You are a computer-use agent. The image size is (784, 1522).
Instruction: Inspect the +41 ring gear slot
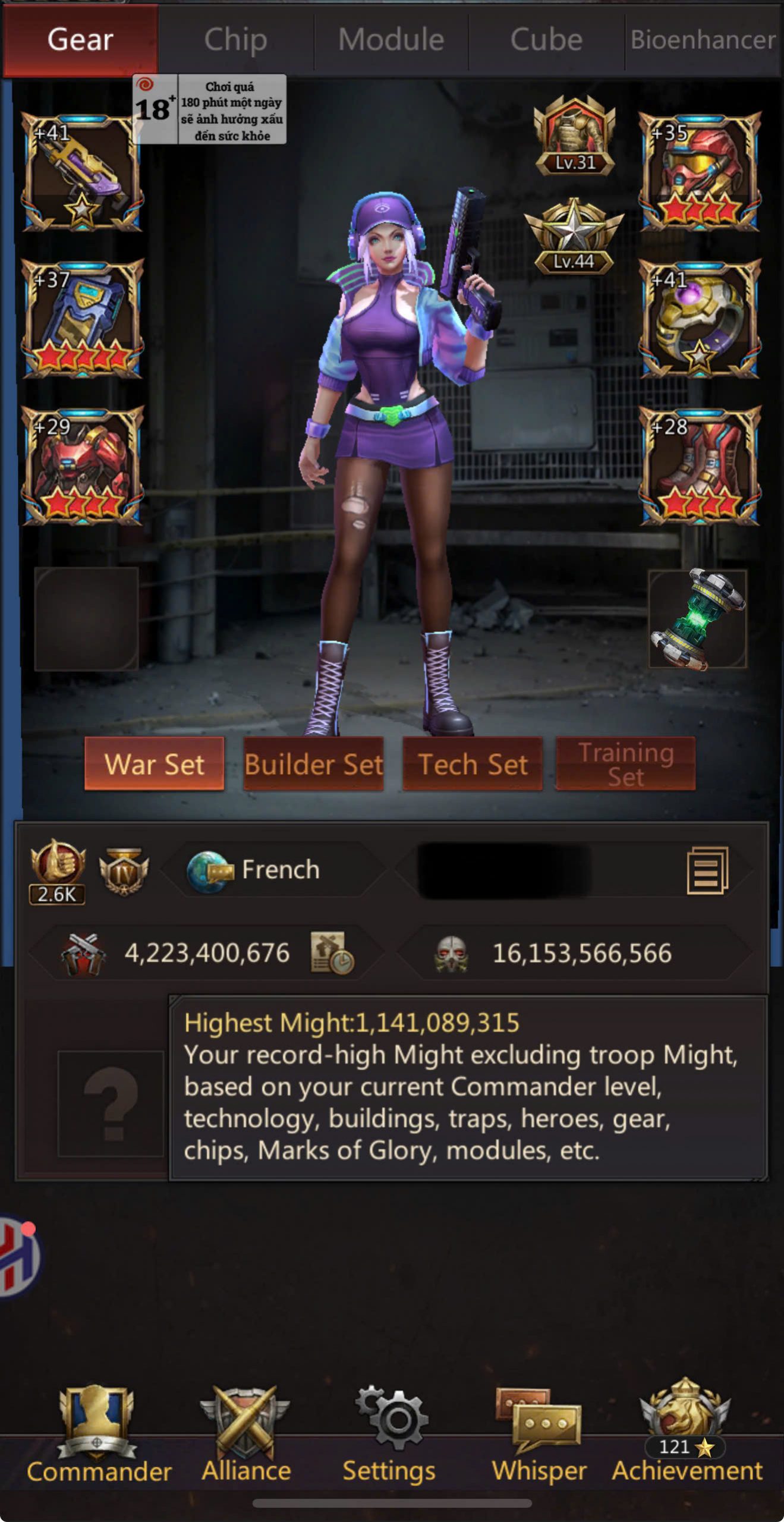700,319
